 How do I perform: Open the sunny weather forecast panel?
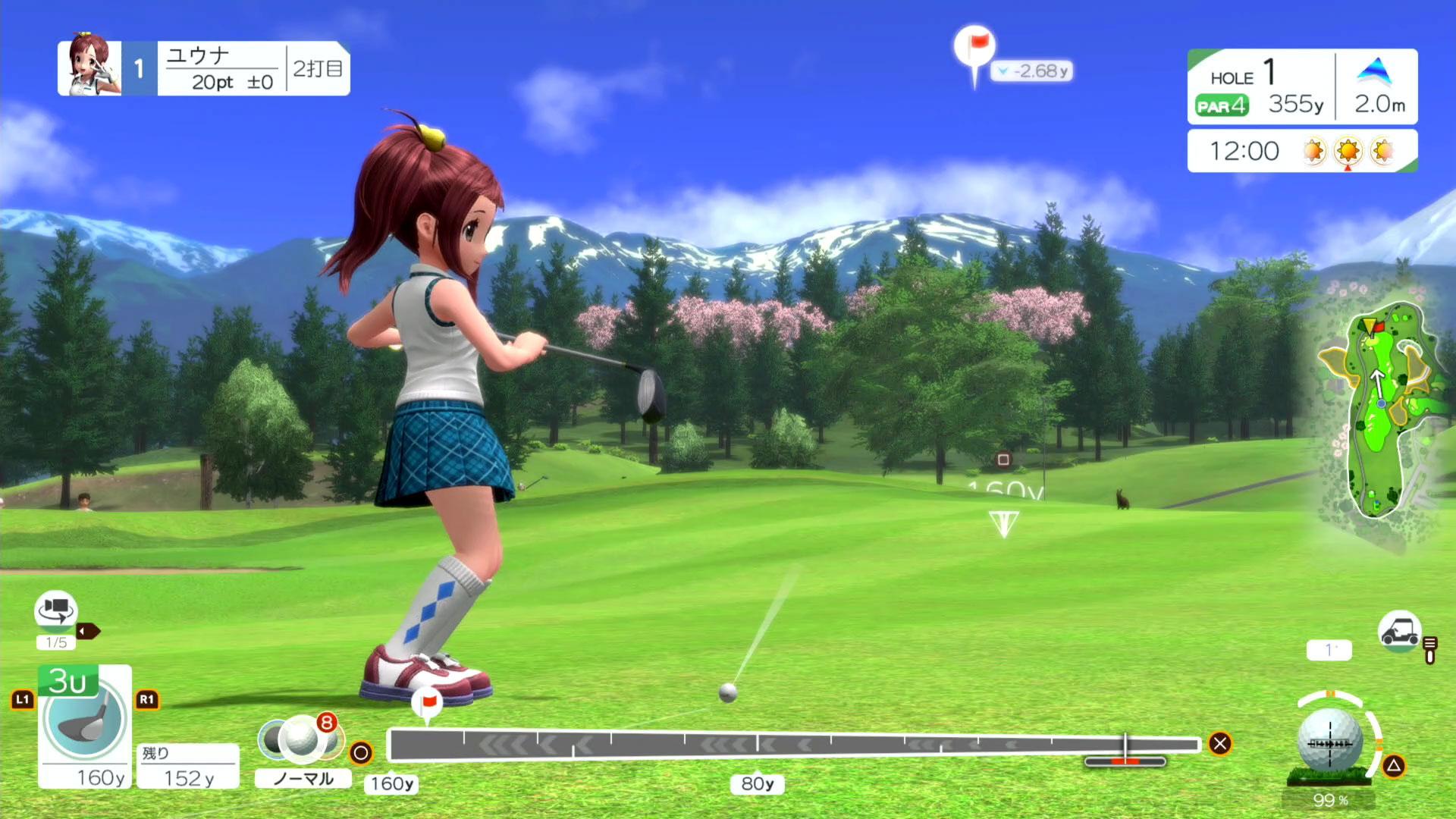(x=1302, y=151)
